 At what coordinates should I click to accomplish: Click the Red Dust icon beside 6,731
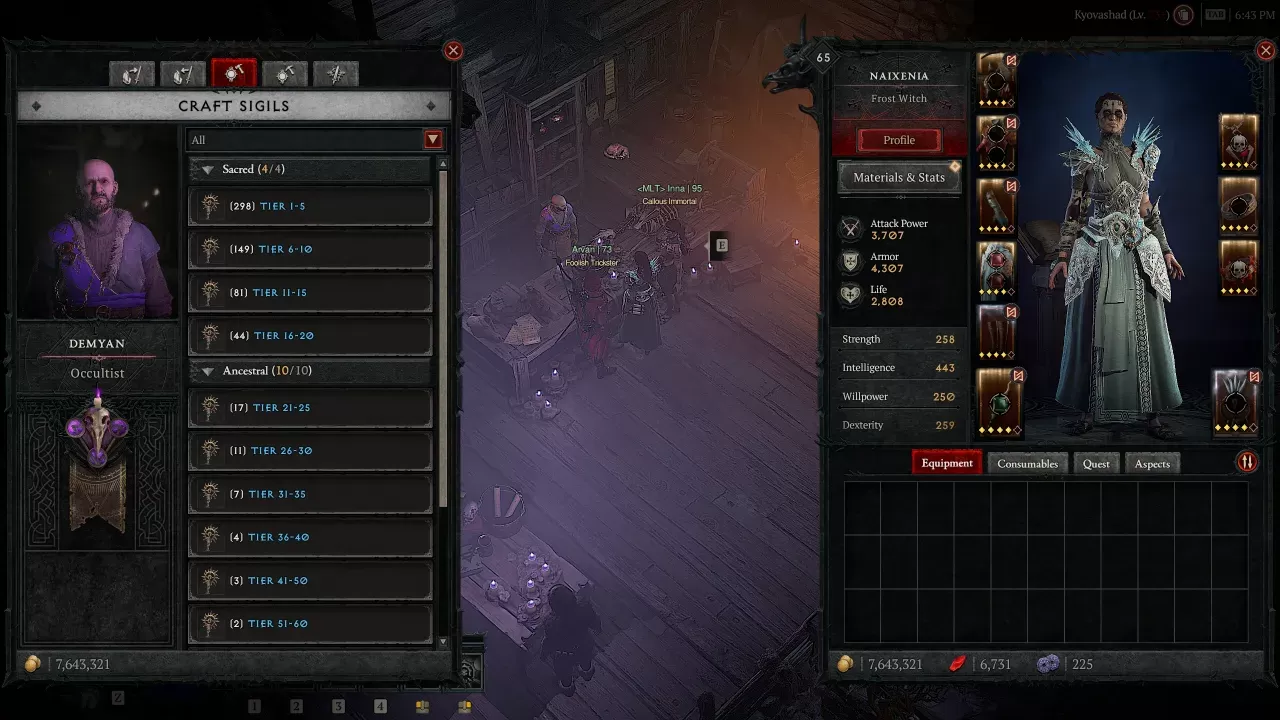click(x=955, y=663)
